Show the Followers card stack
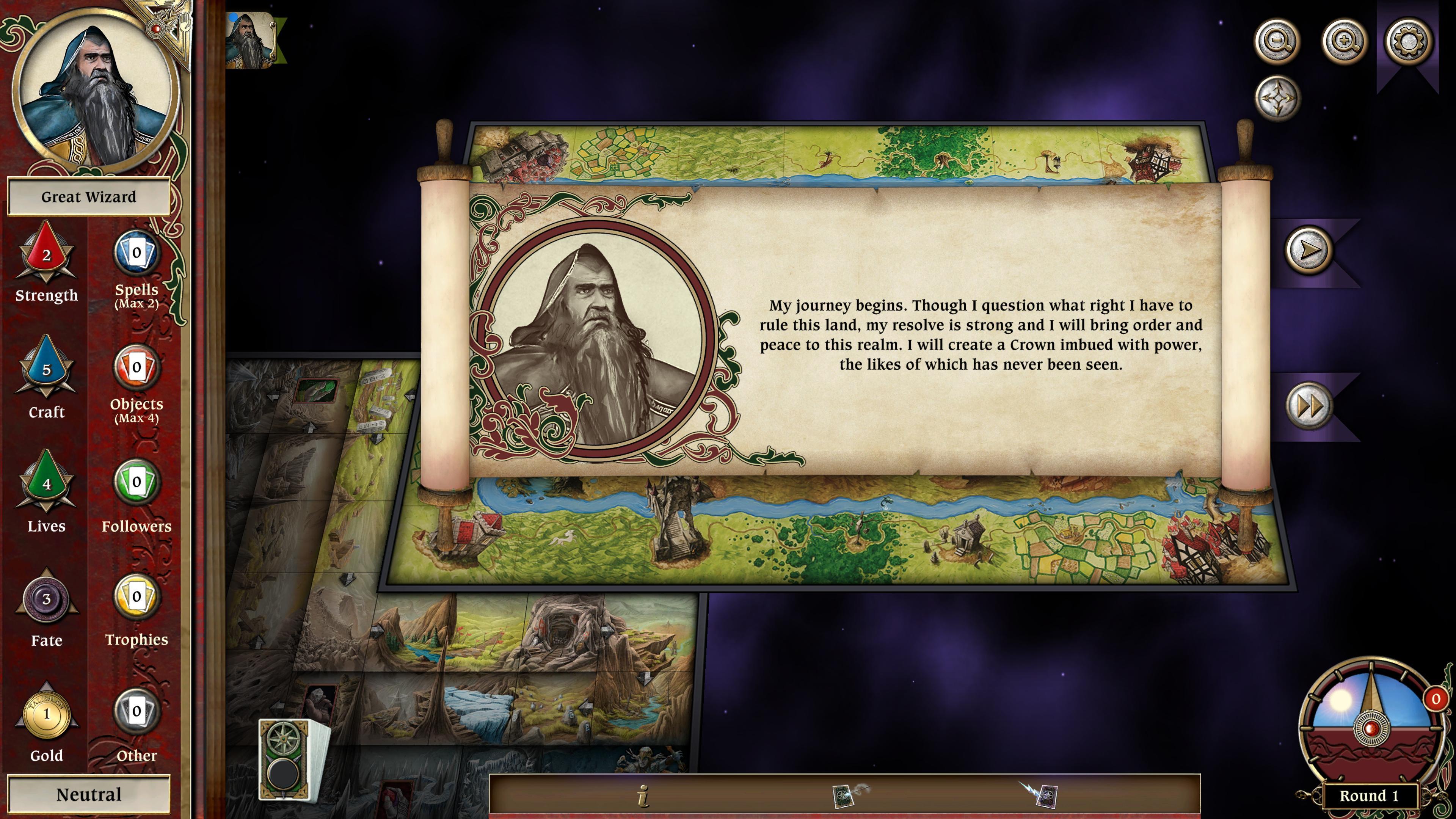The image size is (1456, 819). [136, 482]
